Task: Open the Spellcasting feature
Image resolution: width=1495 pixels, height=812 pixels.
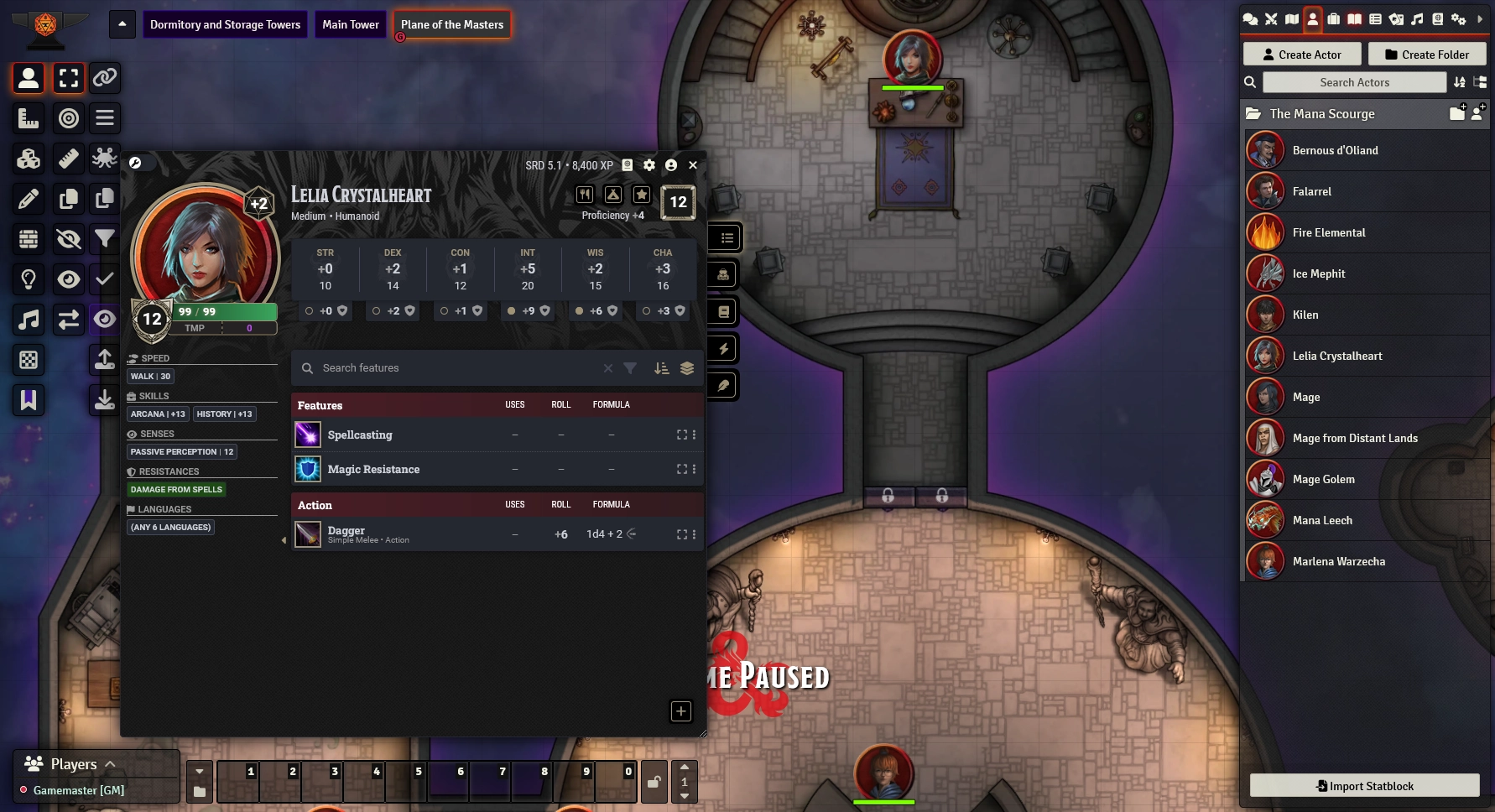Action: [360, 435]
